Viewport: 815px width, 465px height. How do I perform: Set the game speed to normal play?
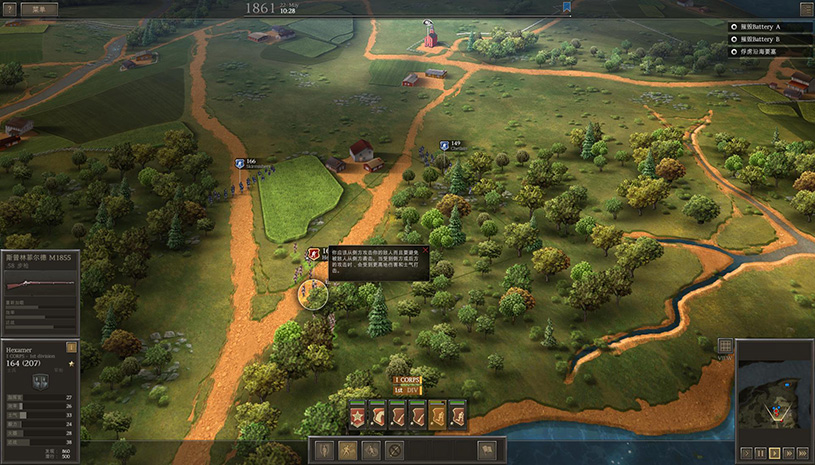[x=774, y=453]
